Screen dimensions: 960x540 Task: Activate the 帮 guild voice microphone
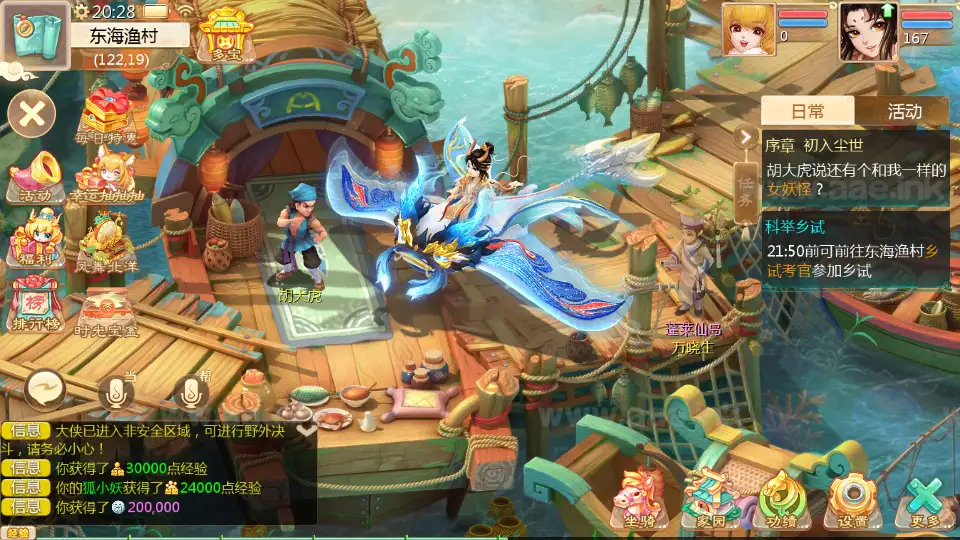[191, 392]
